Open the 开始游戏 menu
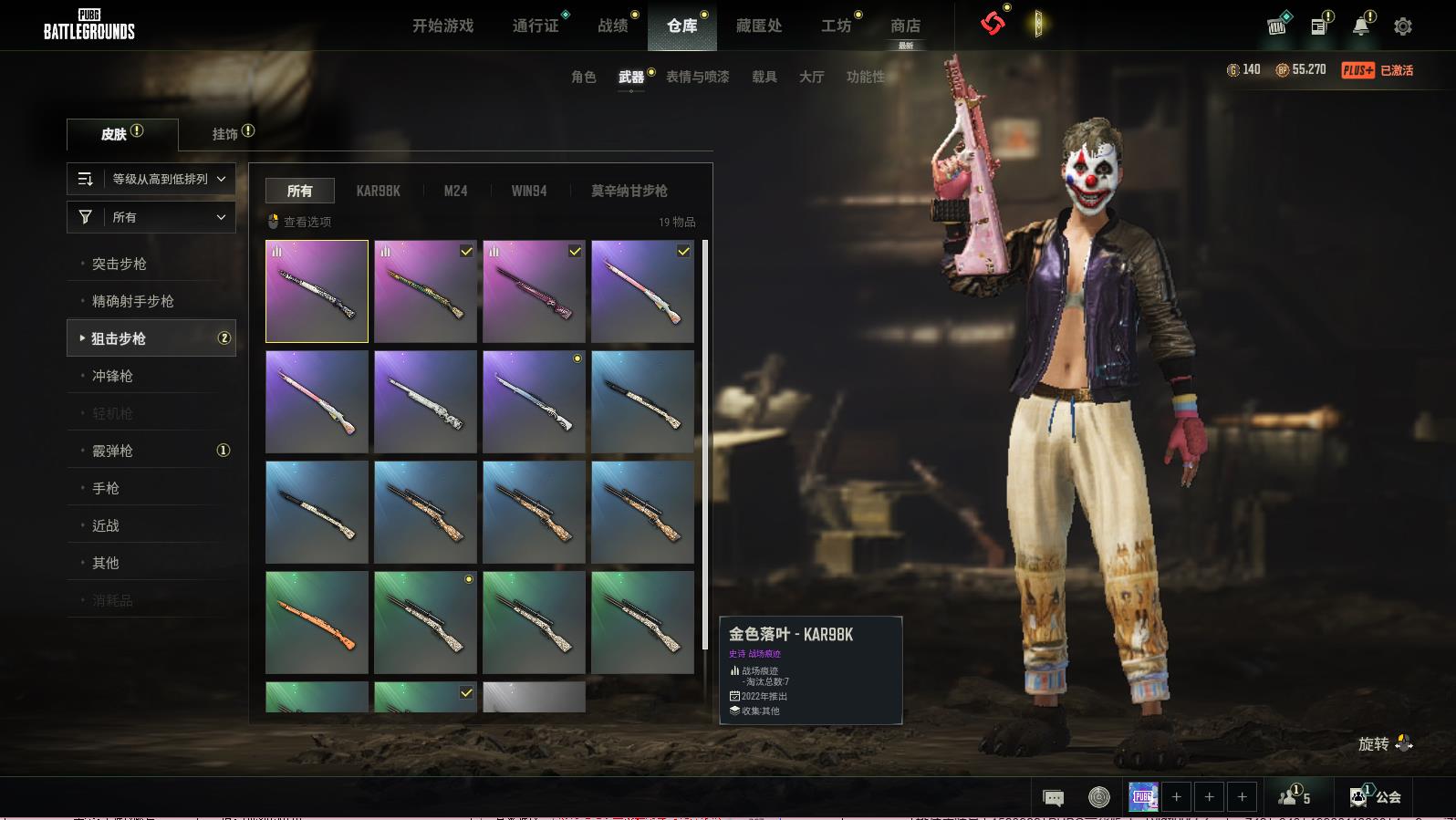The width and height of the screenshot is (1456, 820). (442, 26)
